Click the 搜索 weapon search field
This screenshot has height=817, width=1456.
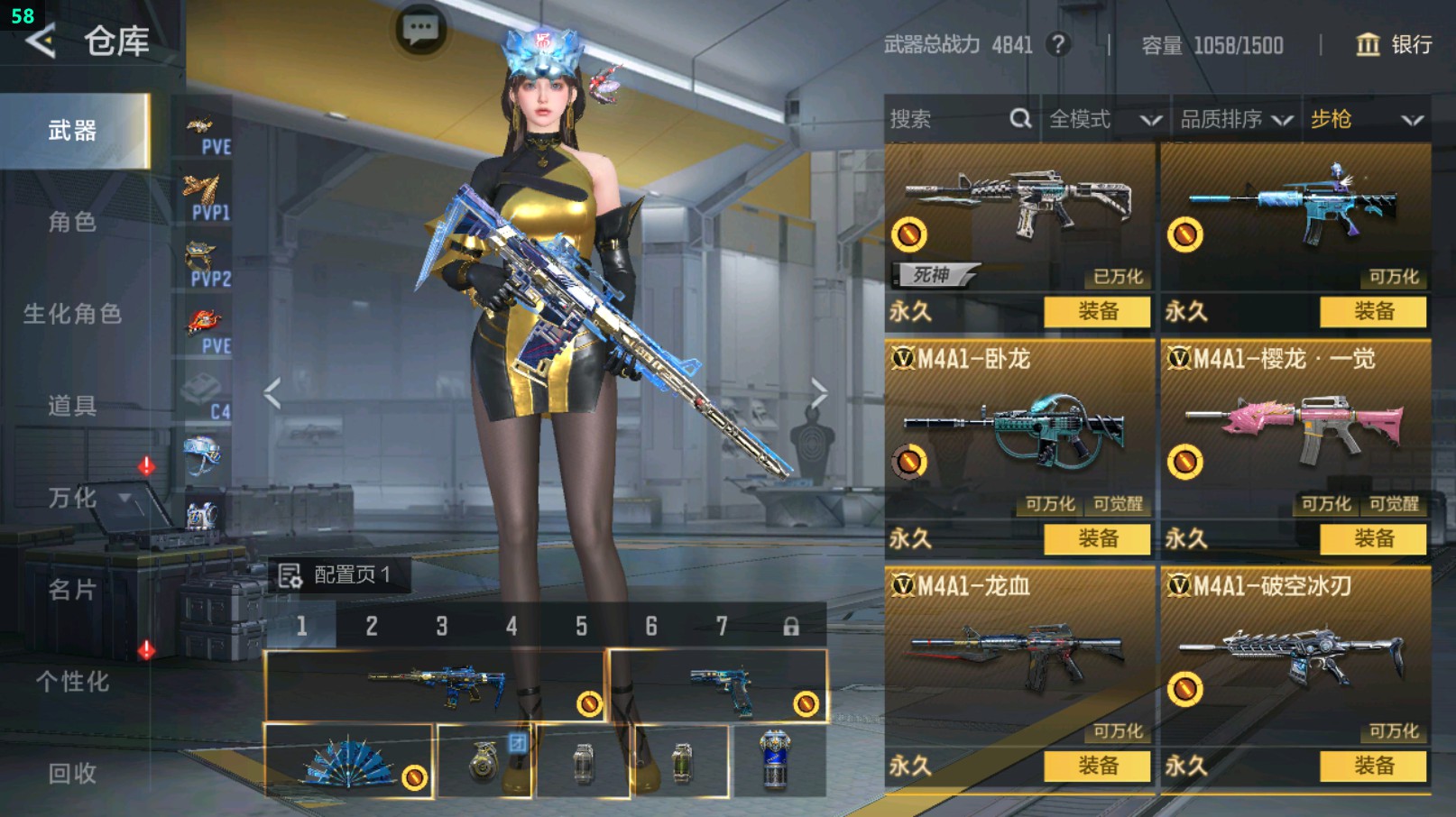pos(947,119)
